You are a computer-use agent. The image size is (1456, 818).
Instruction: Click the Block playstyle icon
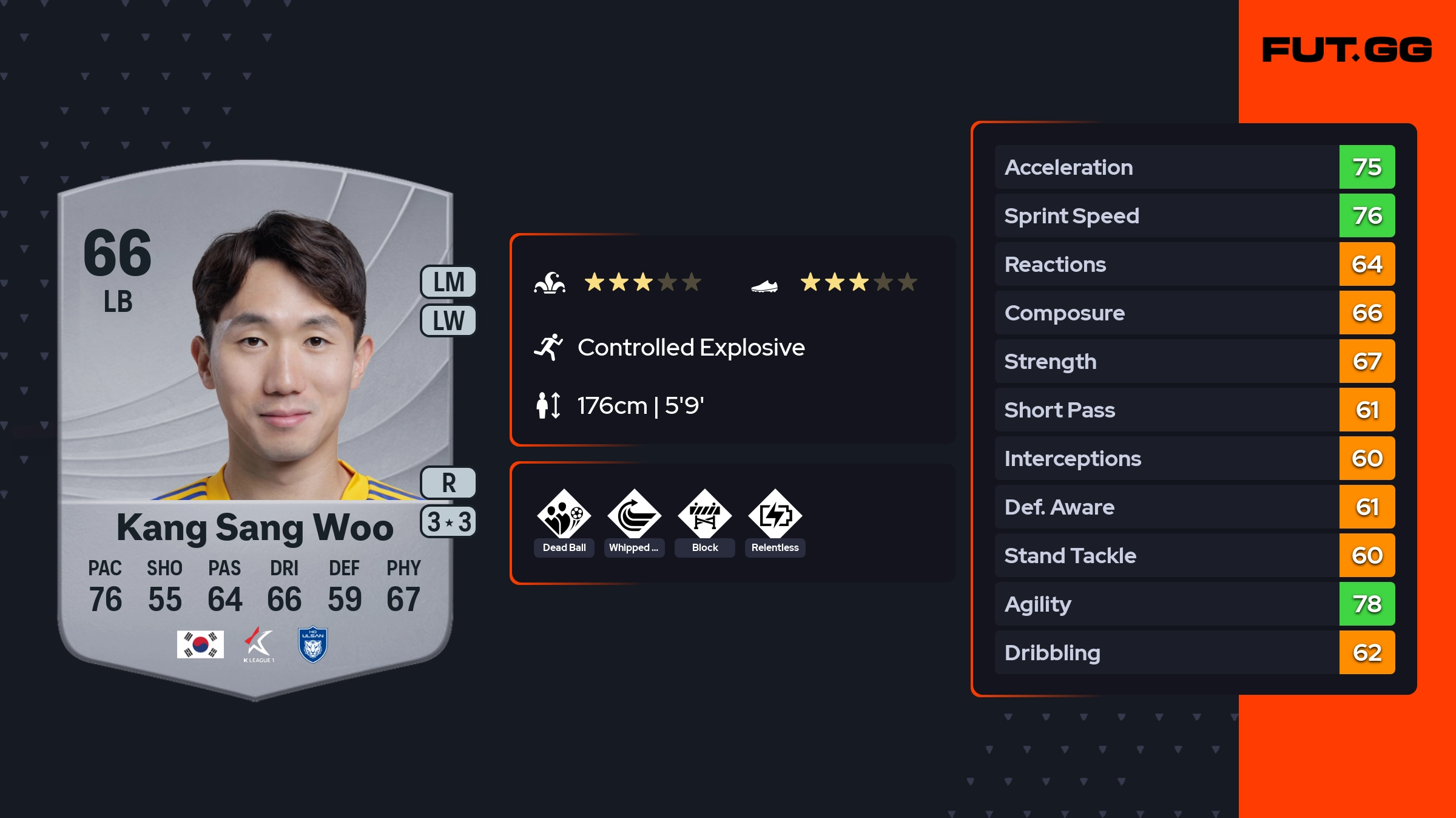coord(705,516)
